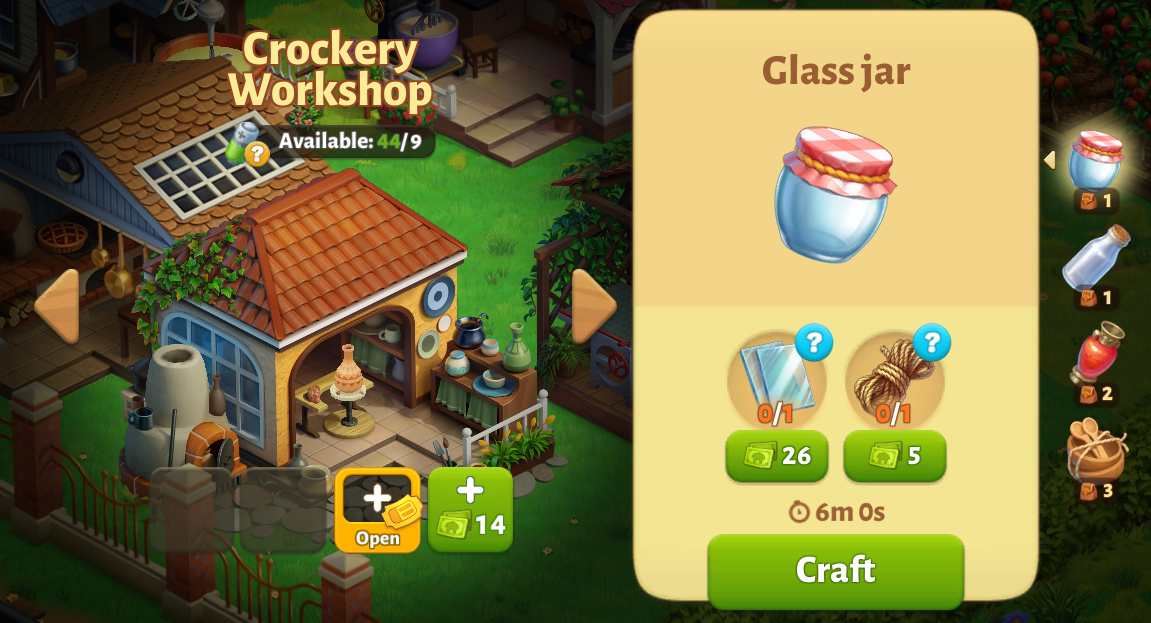
Task: Buy the missing rope for 5 cash
Action: [x=894, y=456]
